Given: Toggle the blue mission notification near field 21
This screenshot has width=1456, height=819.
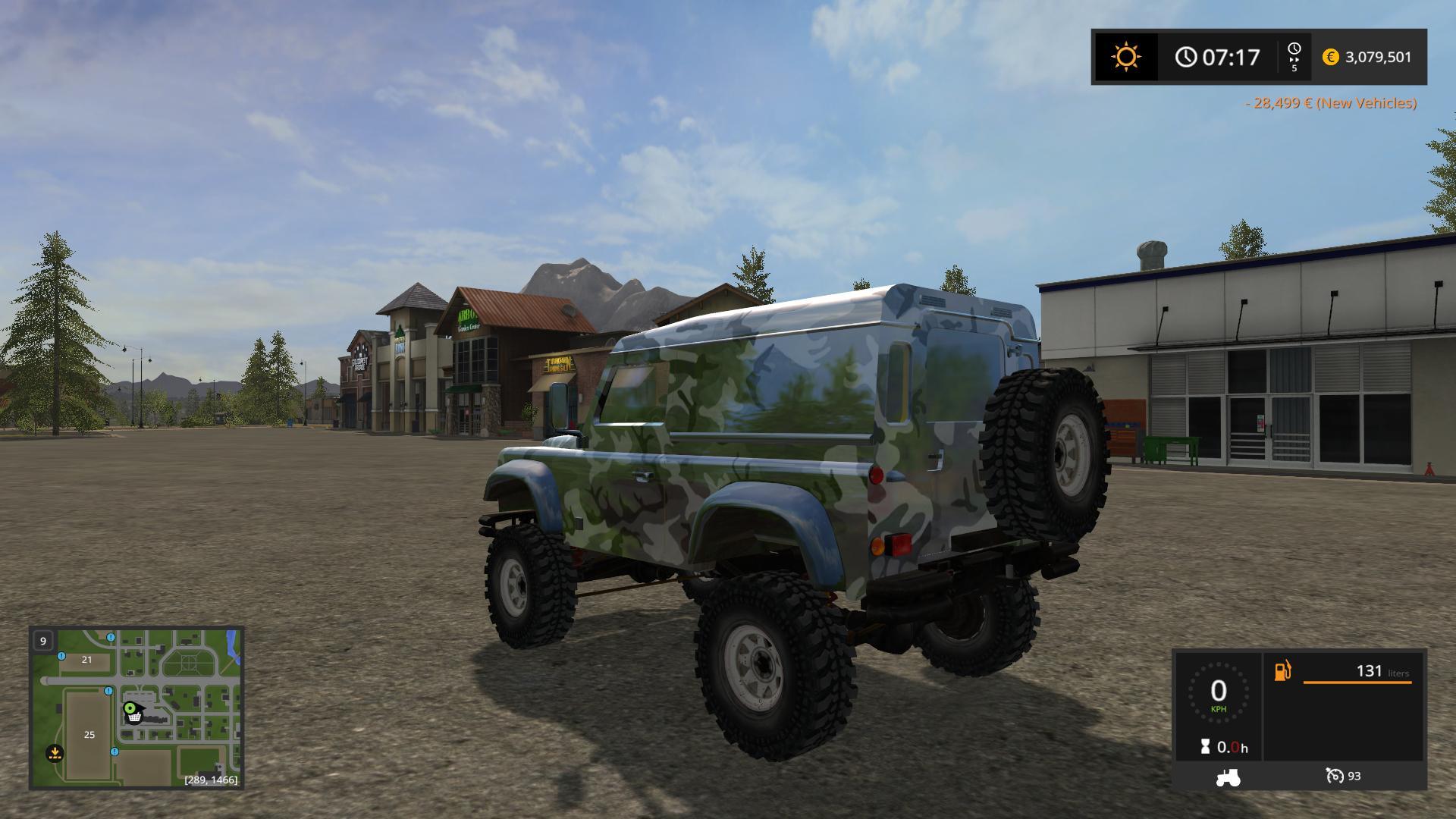Looking at the screenshot, I should [x=61, y=657].
